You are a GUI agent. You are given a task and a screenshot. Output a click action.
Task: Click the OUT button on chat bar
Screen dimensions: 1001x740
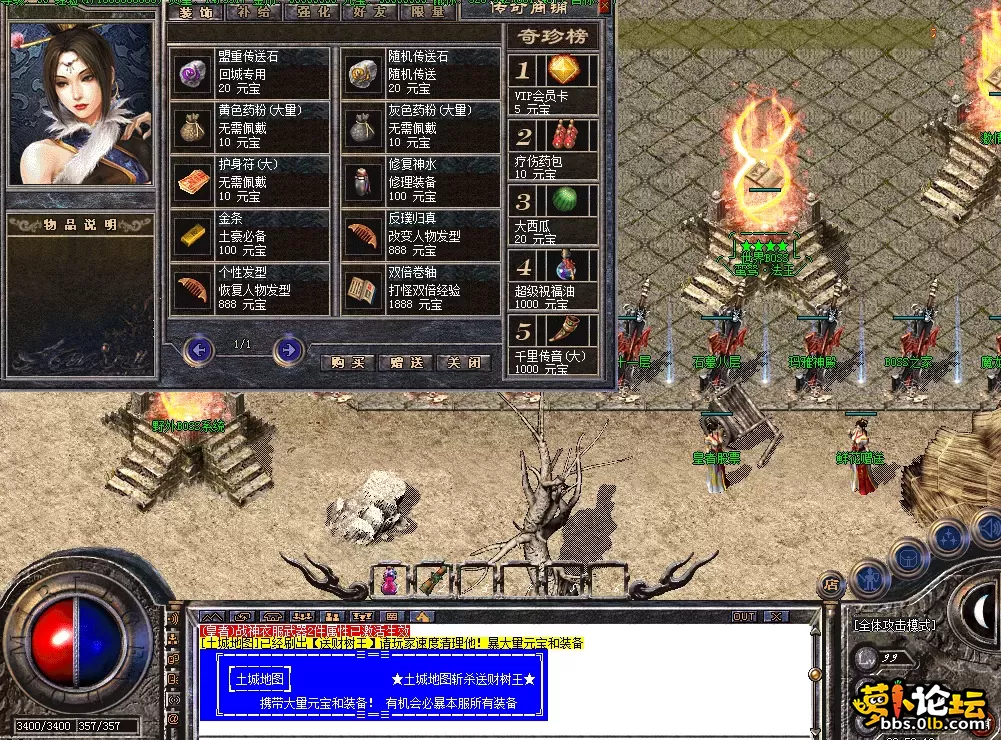click(744, 616)
